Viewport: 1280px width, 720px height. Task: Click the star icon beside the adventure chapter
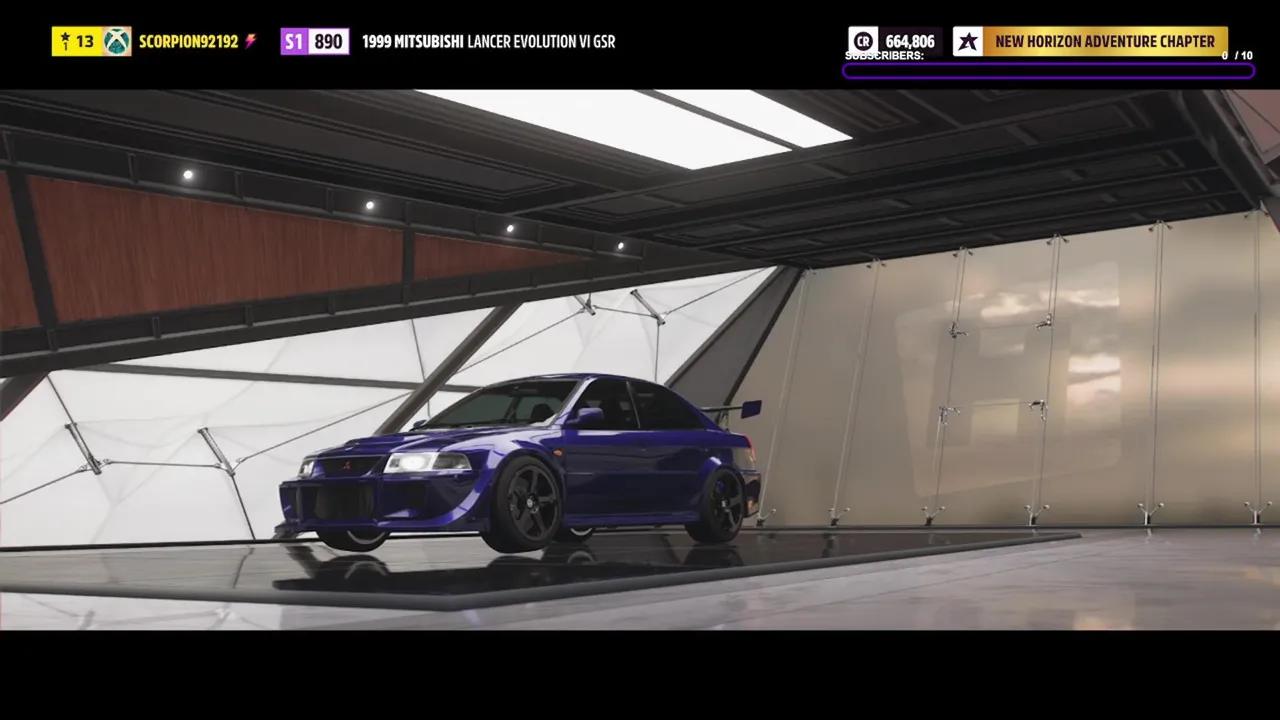click(967, 41)
